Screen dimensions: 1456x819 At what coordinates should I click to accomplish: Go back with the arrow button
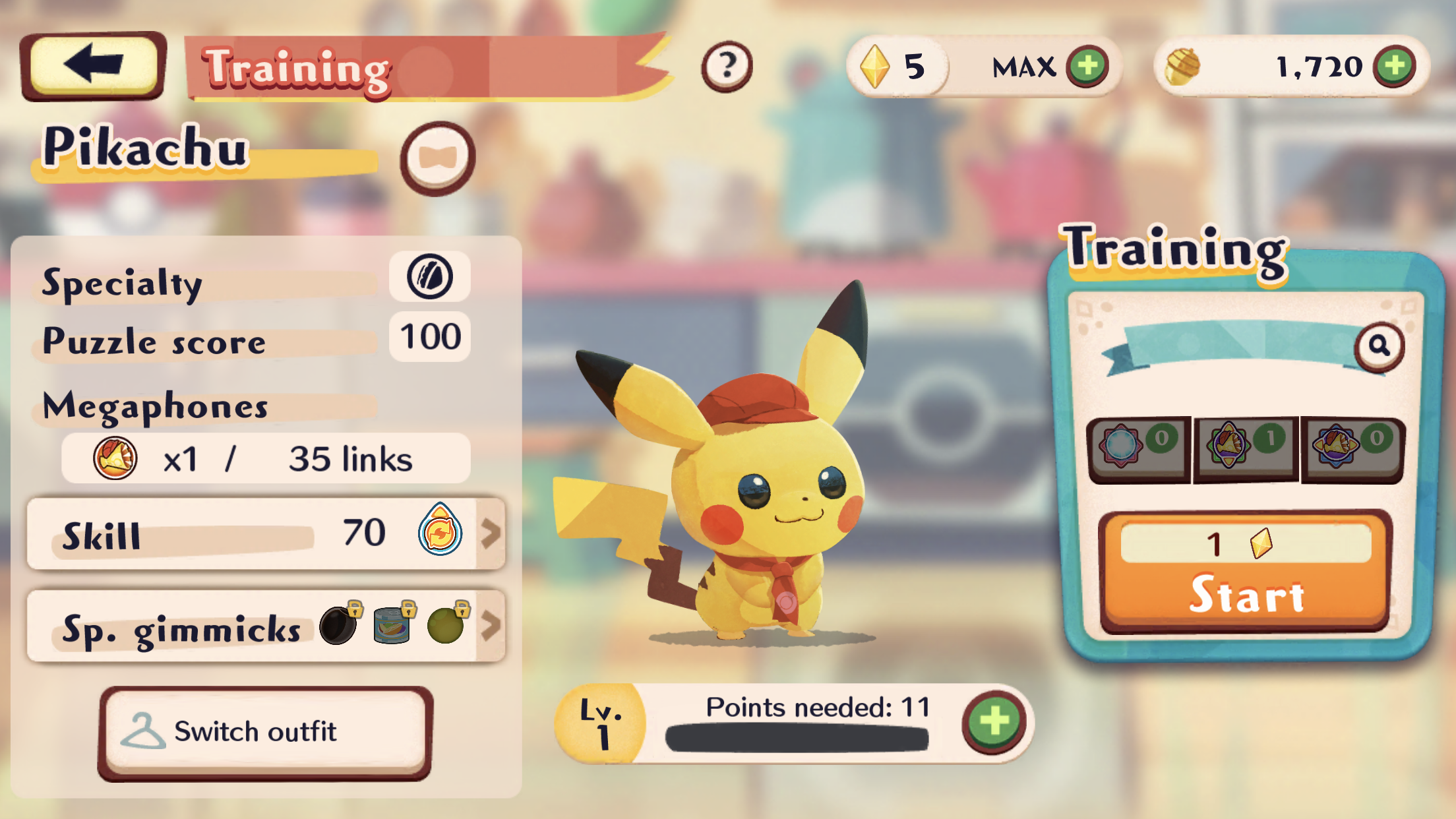pos(93,65)
